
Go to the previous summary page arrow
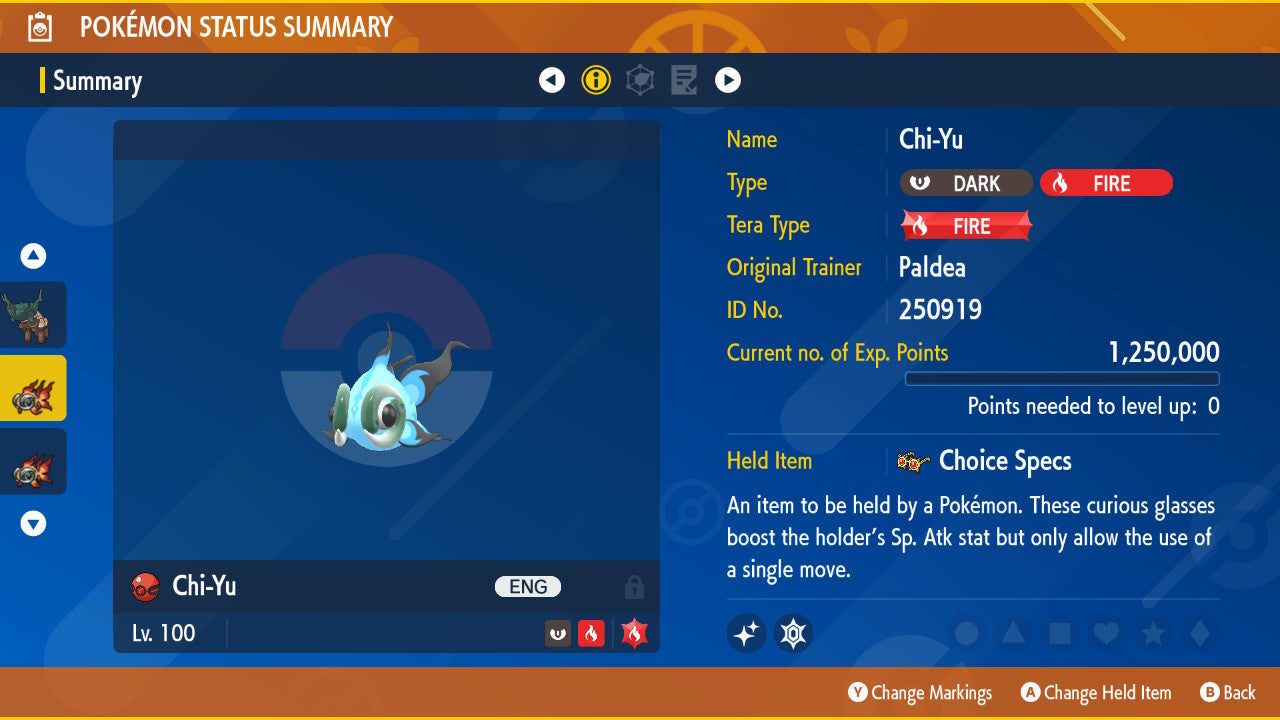coord(552,80)
